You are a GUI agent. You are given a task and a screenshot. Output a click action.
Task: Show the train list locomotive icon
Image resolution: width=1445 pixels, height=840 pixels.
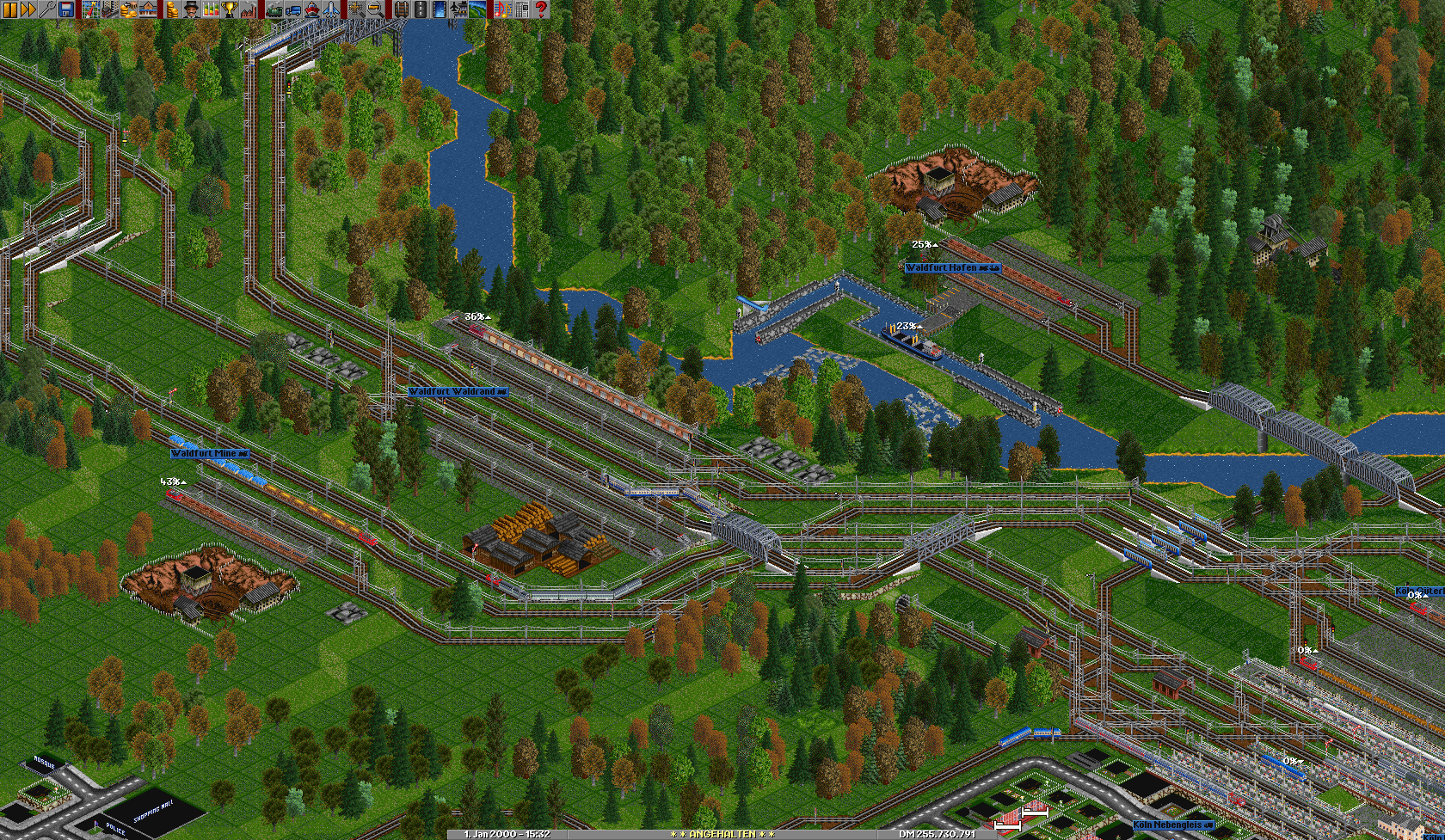(x=273, y=9)
